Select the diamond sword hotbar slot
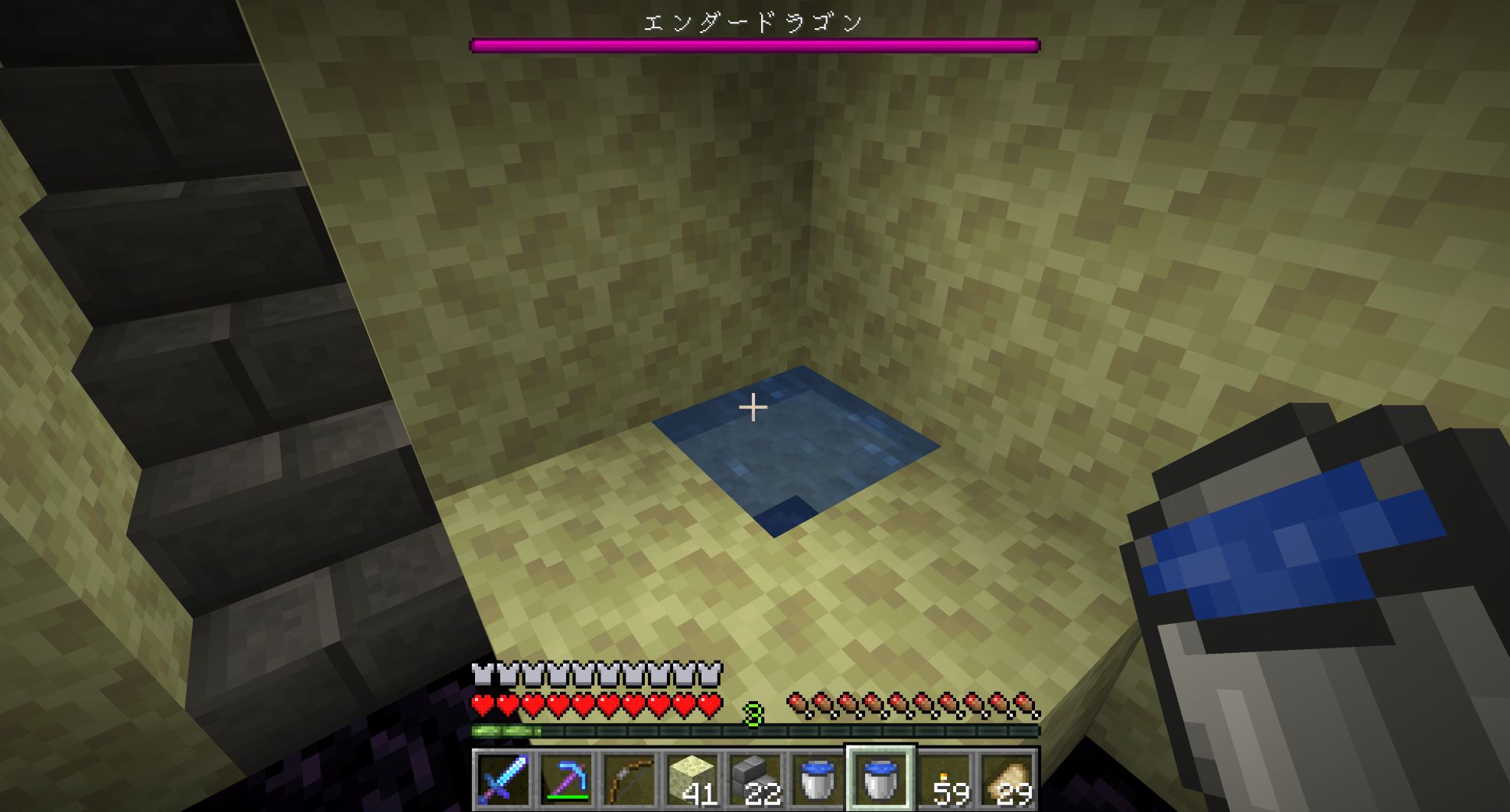 [x=503, y=780]
